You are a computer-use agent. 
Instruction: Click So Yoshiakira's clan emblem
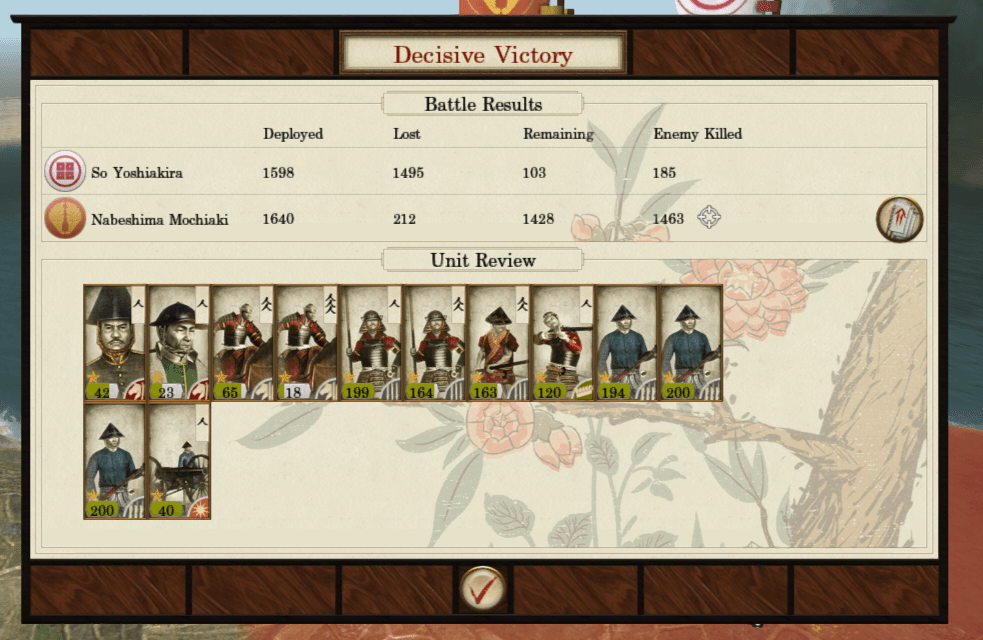pos(65,172)
